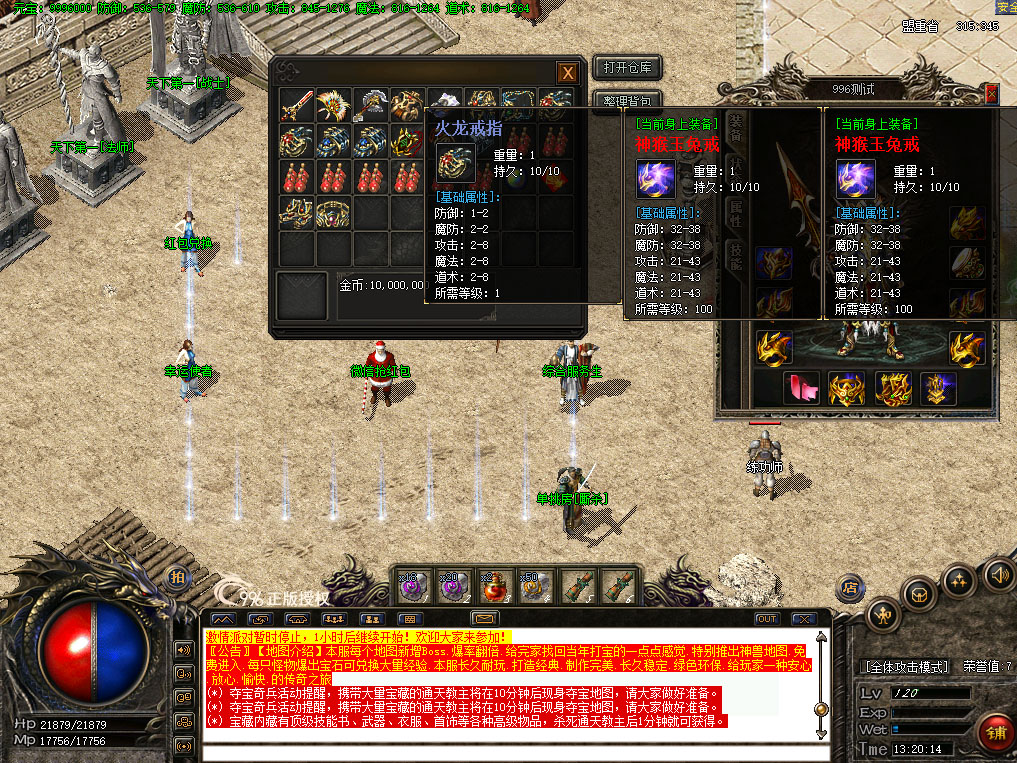Screen dimensions: 1017x763
Task: Toggle the sound speaker button
Action: coord(998,575)
